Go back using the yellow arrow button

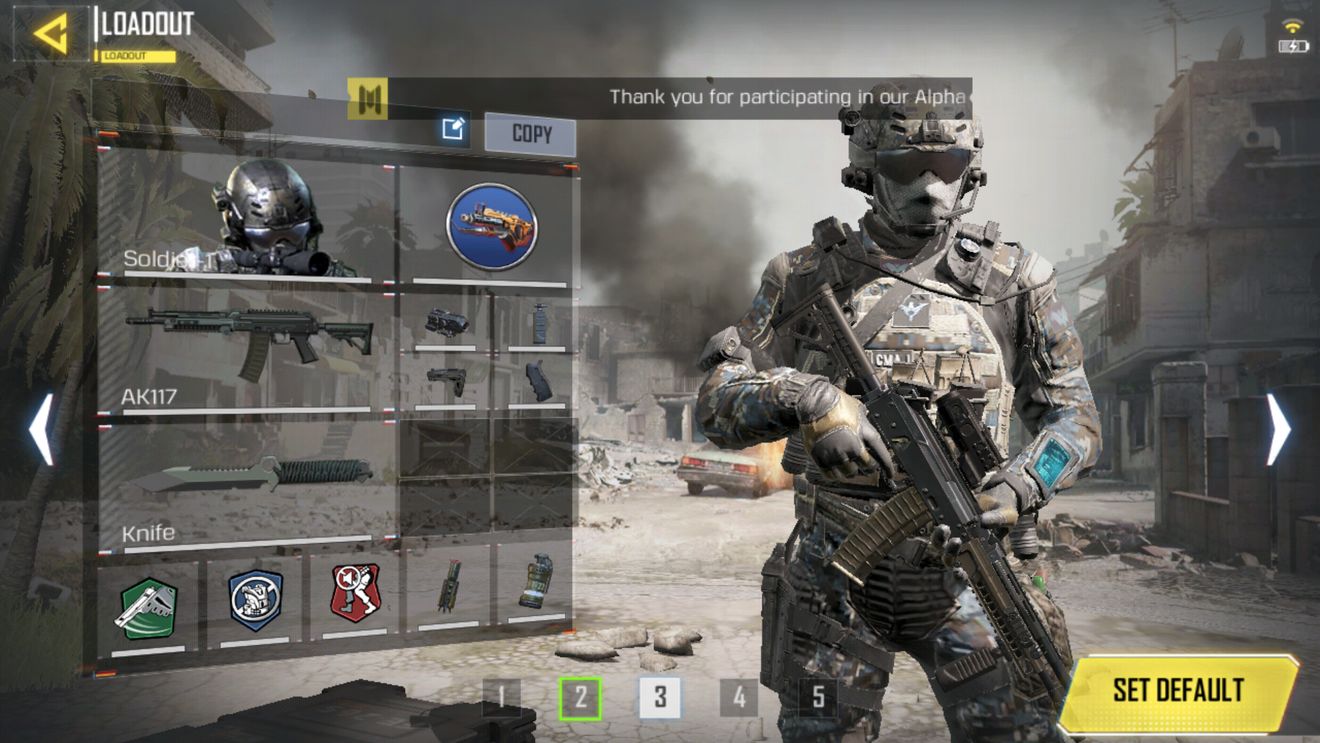point(50,33)
